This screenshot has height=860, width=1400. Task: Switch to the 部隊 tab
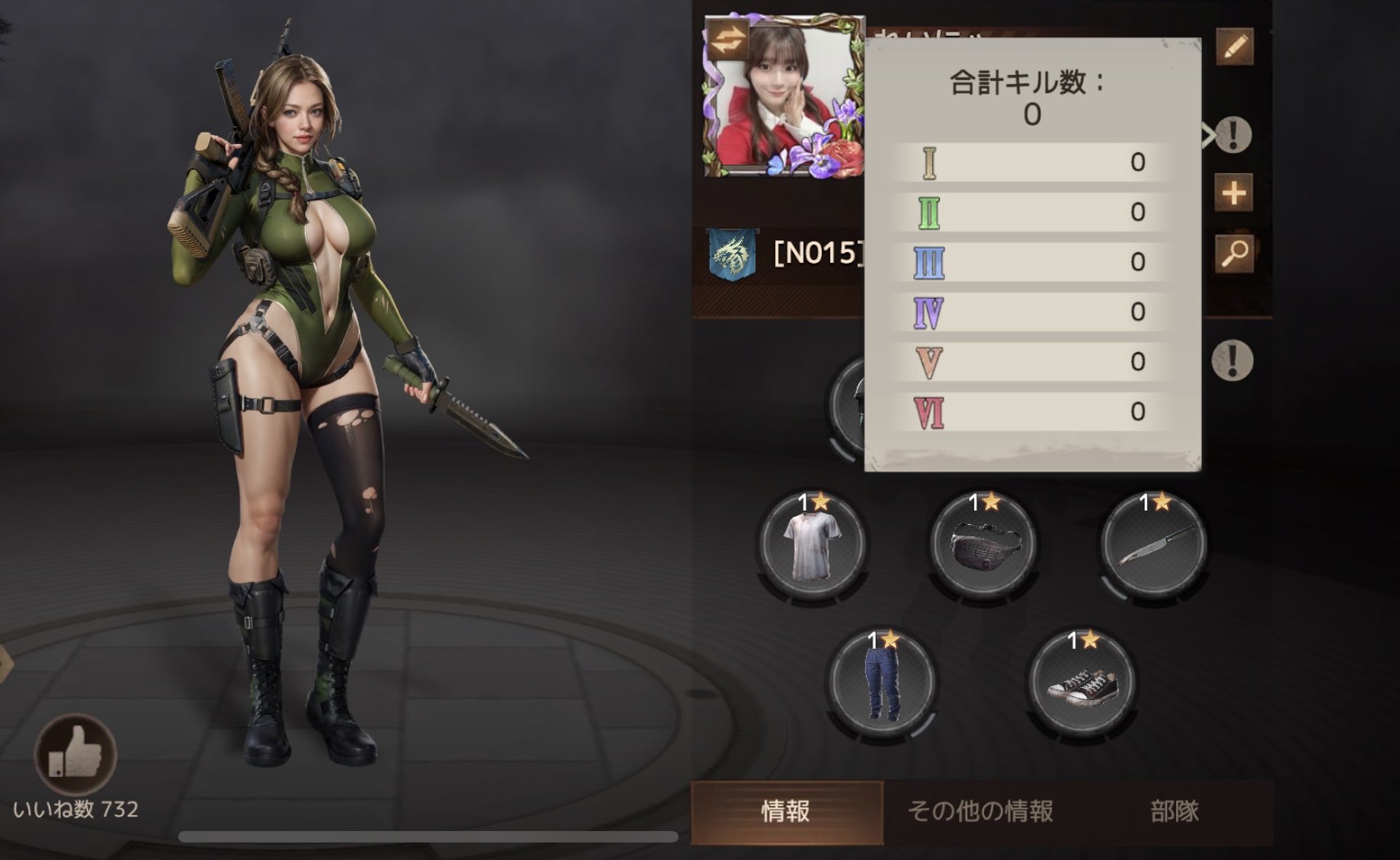click(1175, 811)
